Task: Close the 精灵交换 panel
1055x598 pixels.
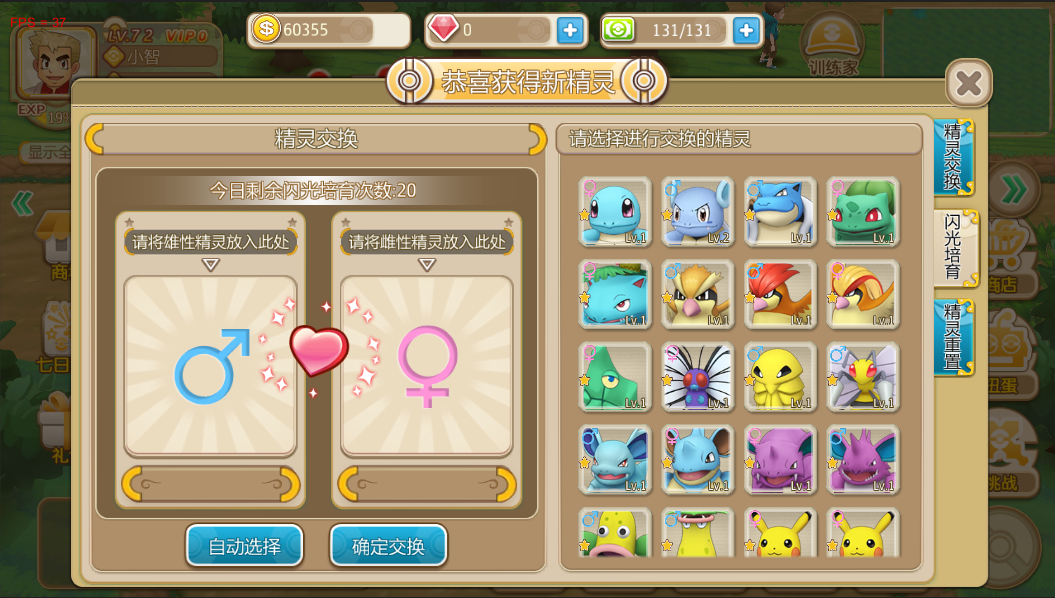Action: point(968,83)
